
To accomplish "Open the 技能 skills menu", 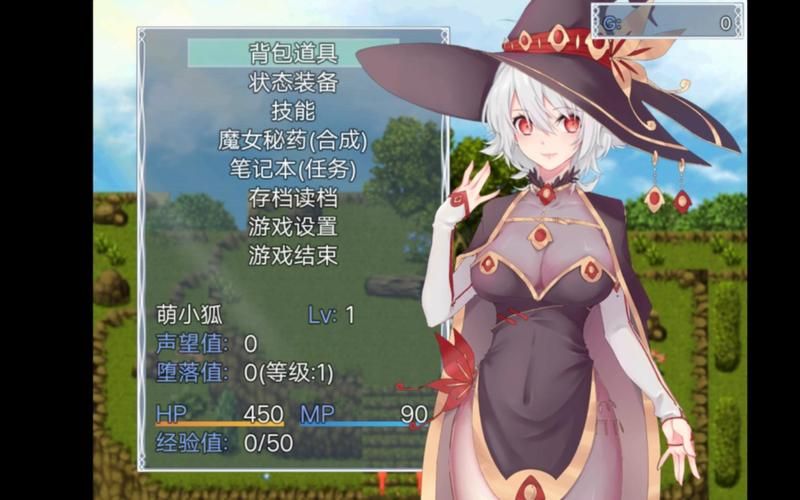I will pyautogui.click(x=293, y=111).
